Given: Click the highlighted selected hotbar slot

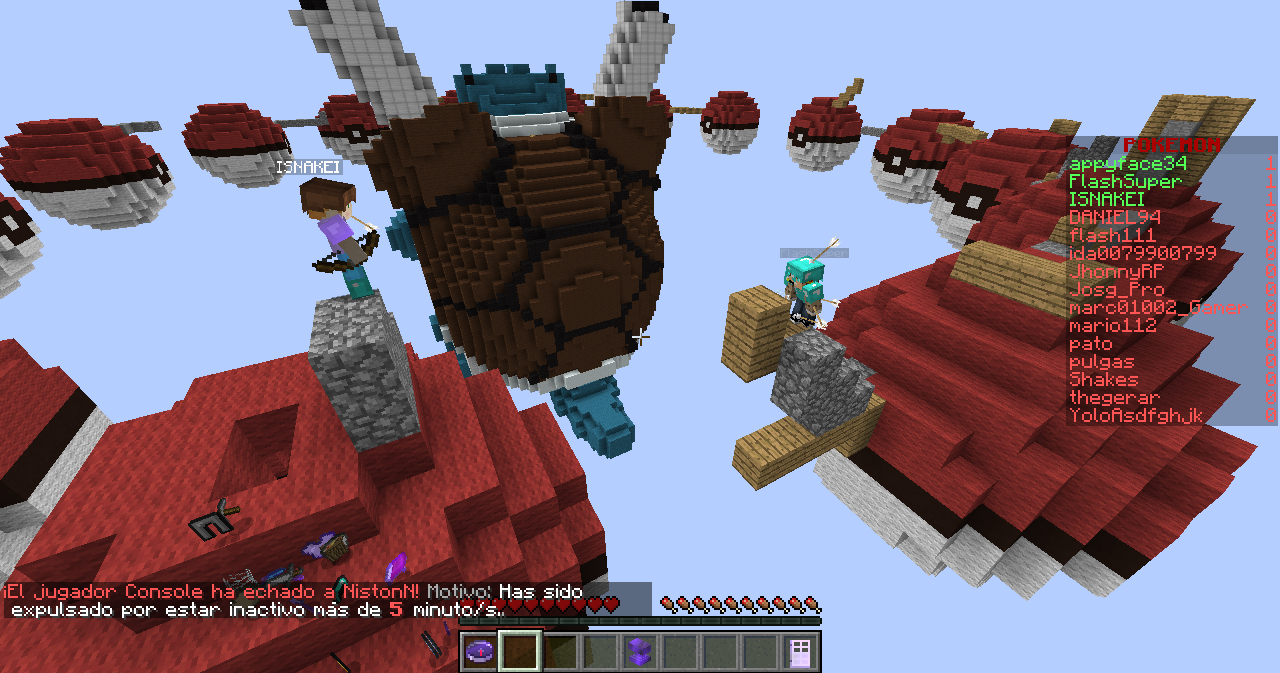Looking at the screenshot, I should tap(520, 652).
